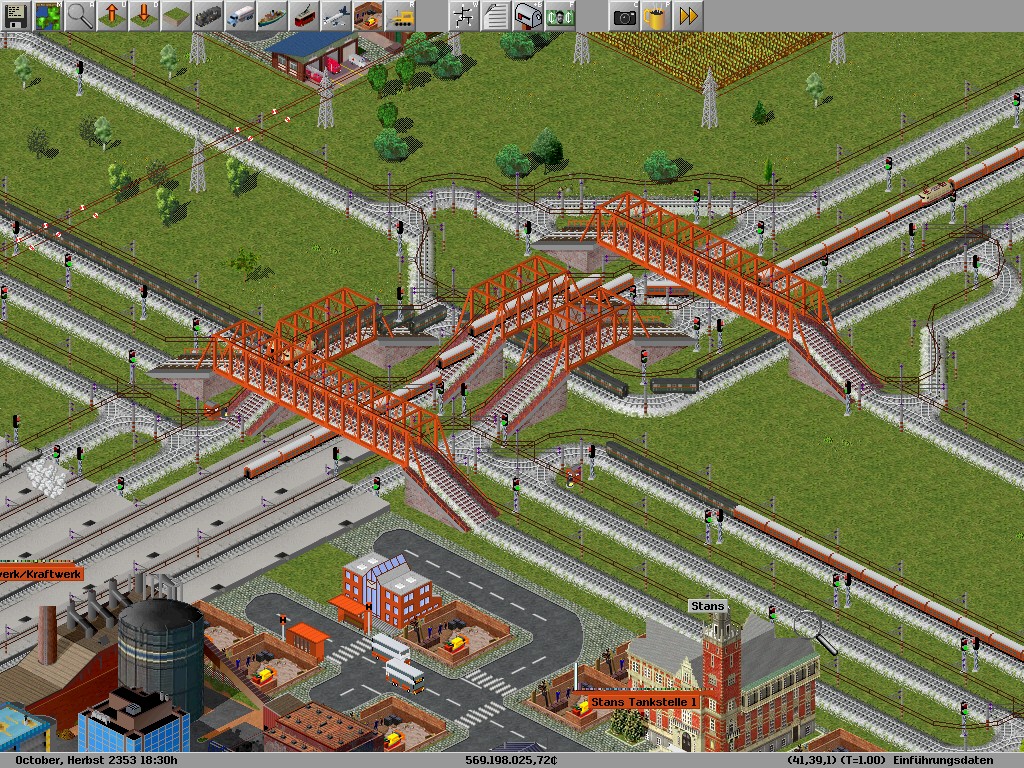Open the minimap from the toolbar
1024x768 pixels.
tap(48, 16)
